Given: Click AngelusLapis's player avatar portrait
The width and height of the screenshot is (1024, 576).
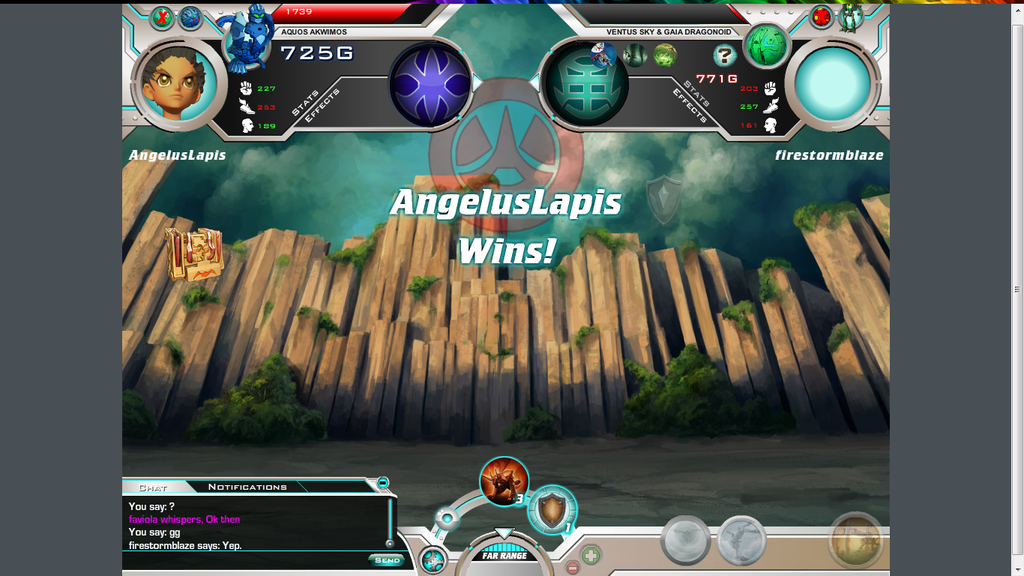Looking at the screenshot, I should click(178, 86).
